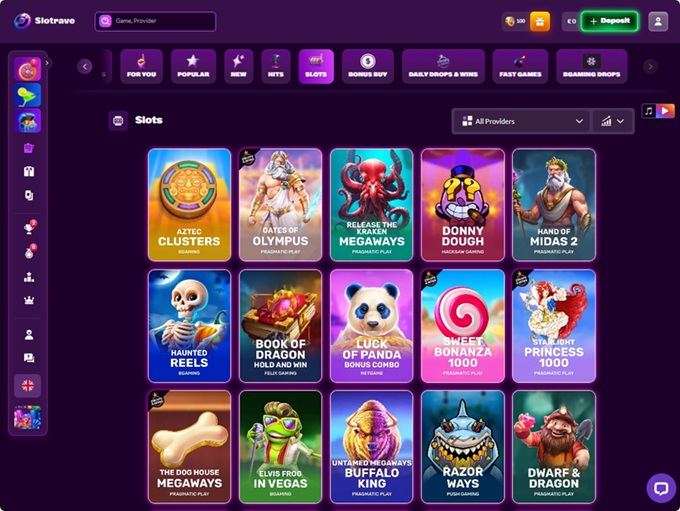
Task: Open the Book of Dragon slot
Action: pos(280,325)
